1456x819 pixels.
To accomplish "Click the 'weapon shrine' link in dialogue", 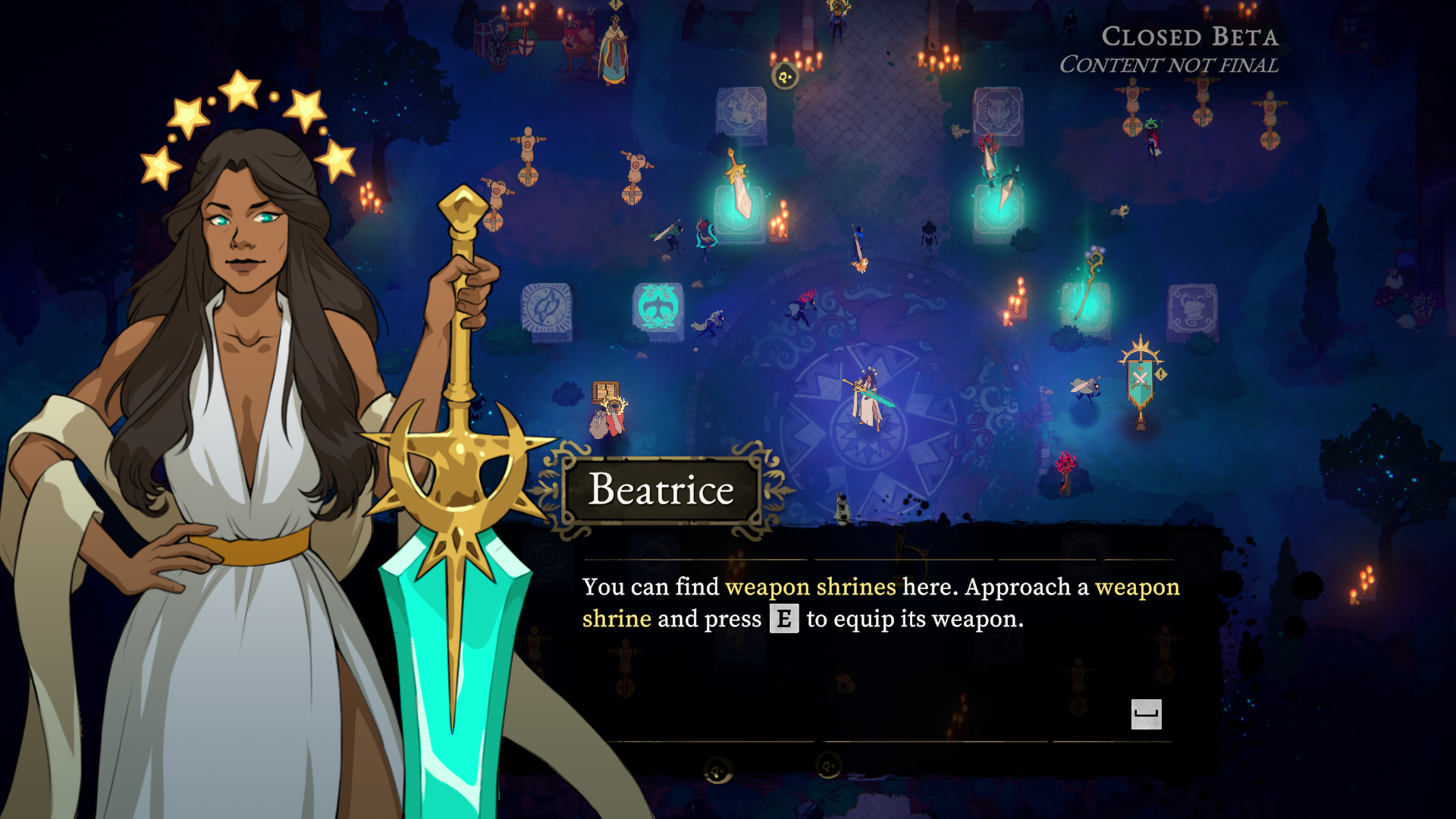I will pos(616,618).
